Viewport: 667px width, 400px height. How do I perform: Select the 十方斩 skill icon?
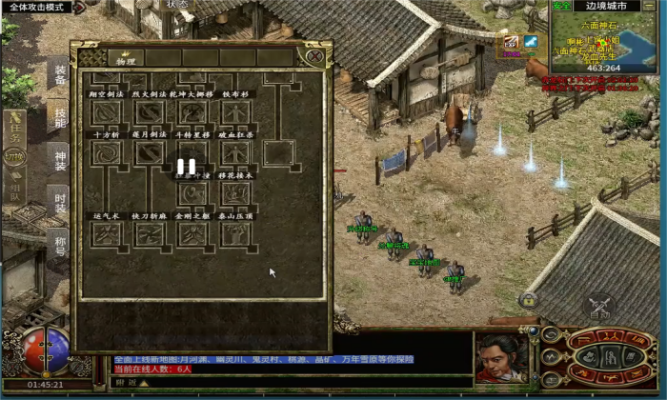[x=106, y=153]
